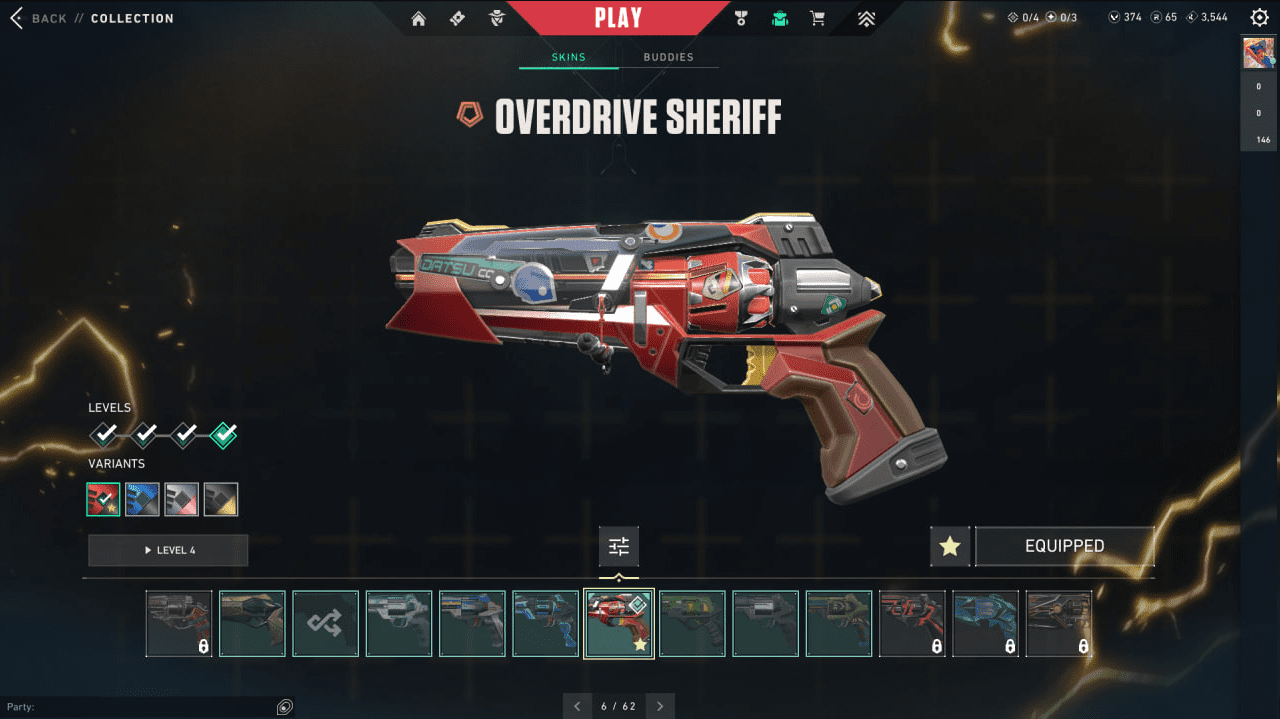Viewport: 1280px width, 719px height.
Task: Hit the red PLAY button
Action: coord(618,18)
